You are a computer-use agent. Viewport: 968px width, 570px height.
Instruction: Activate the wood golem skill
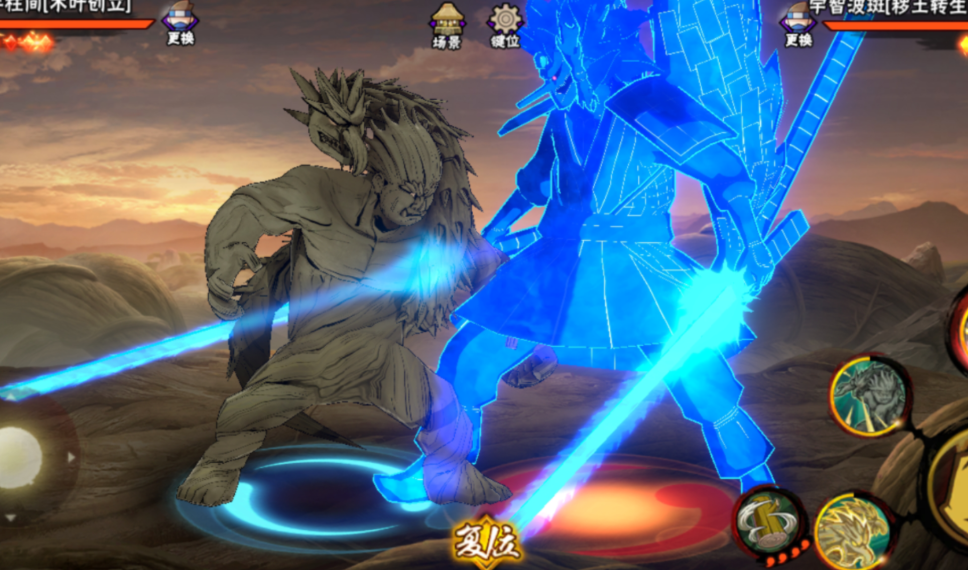pyautogui.click(x=869, y=396)
